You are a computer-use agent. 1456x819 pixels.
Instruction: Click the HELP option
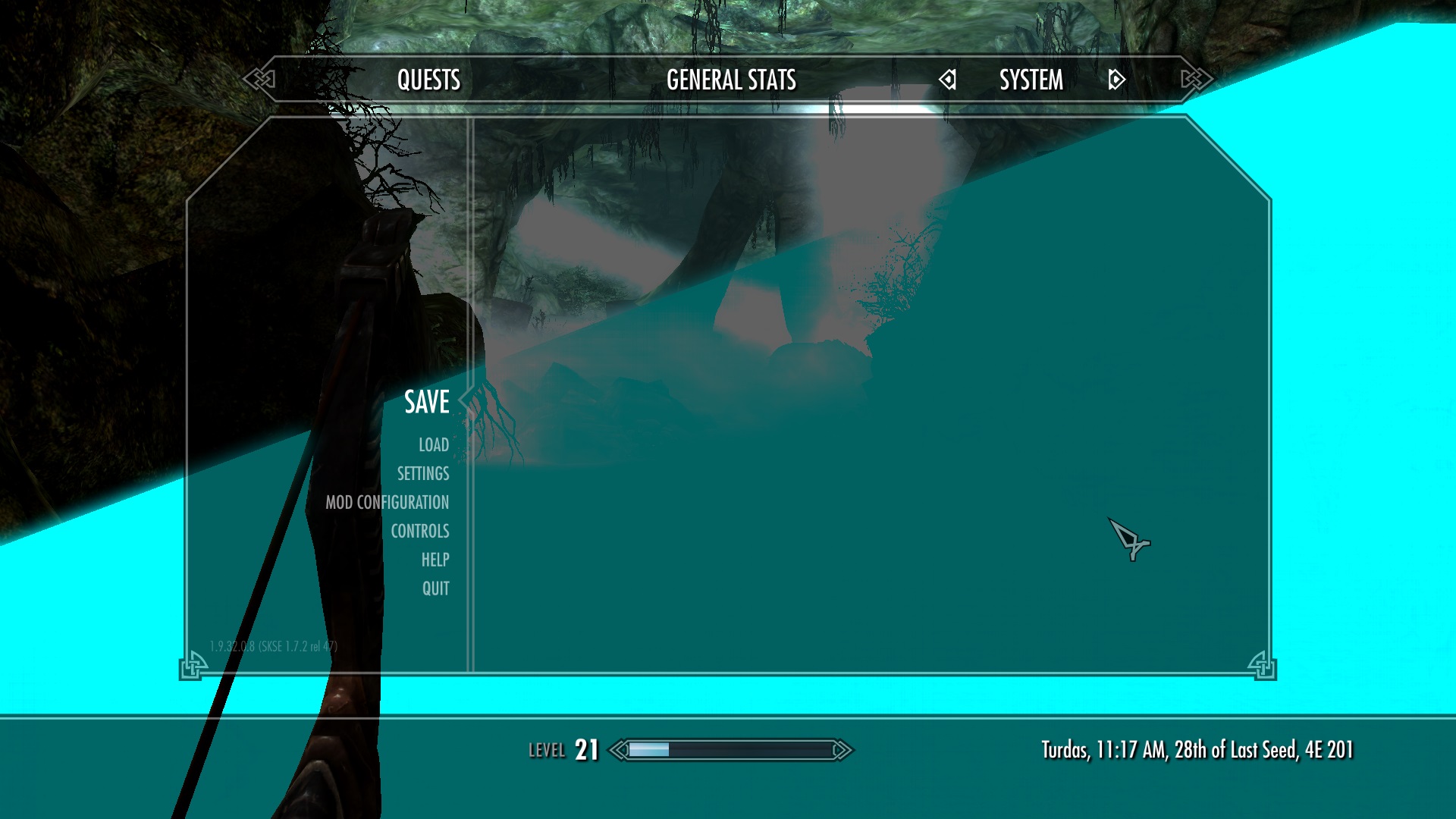pyautogui.click(x=436, y=560)
